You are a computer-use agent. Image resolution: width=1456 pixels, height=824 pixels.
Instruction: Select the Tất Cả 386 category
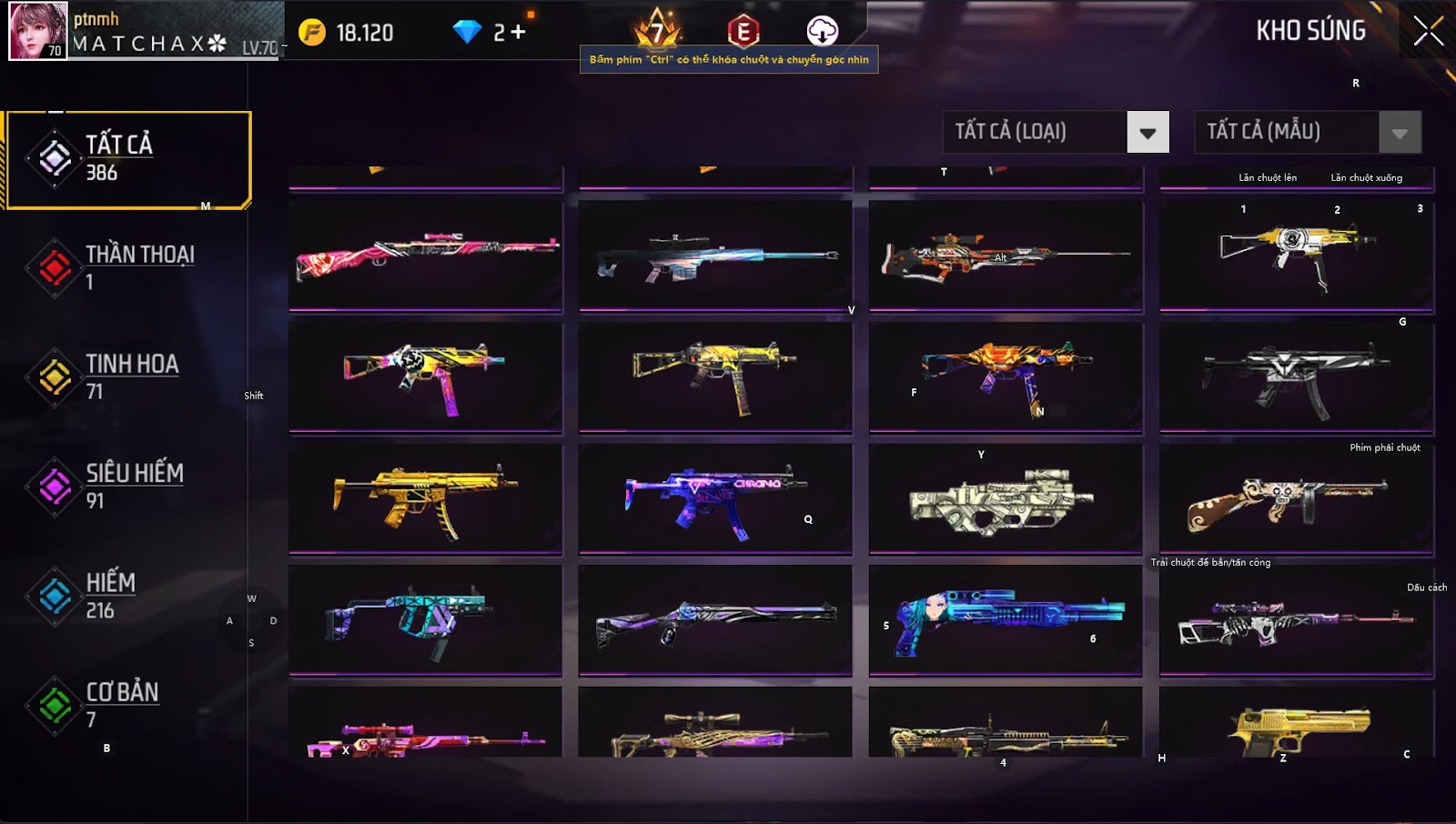[127, 159]
